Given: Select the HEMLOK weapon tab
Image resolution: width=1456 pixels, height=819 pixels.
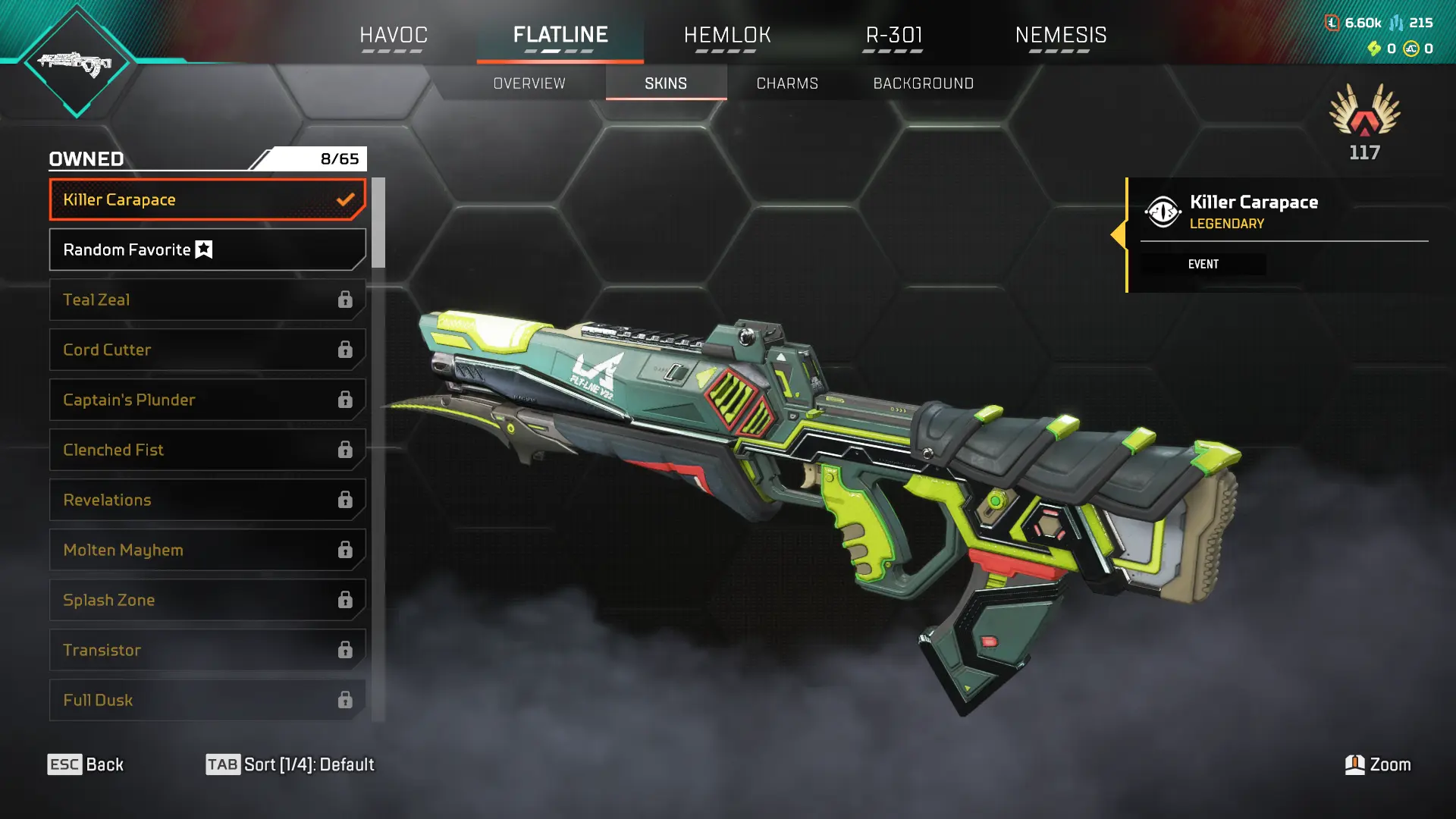Looking at the screenshot, I should pyautogui.click(x=726, y=35).
